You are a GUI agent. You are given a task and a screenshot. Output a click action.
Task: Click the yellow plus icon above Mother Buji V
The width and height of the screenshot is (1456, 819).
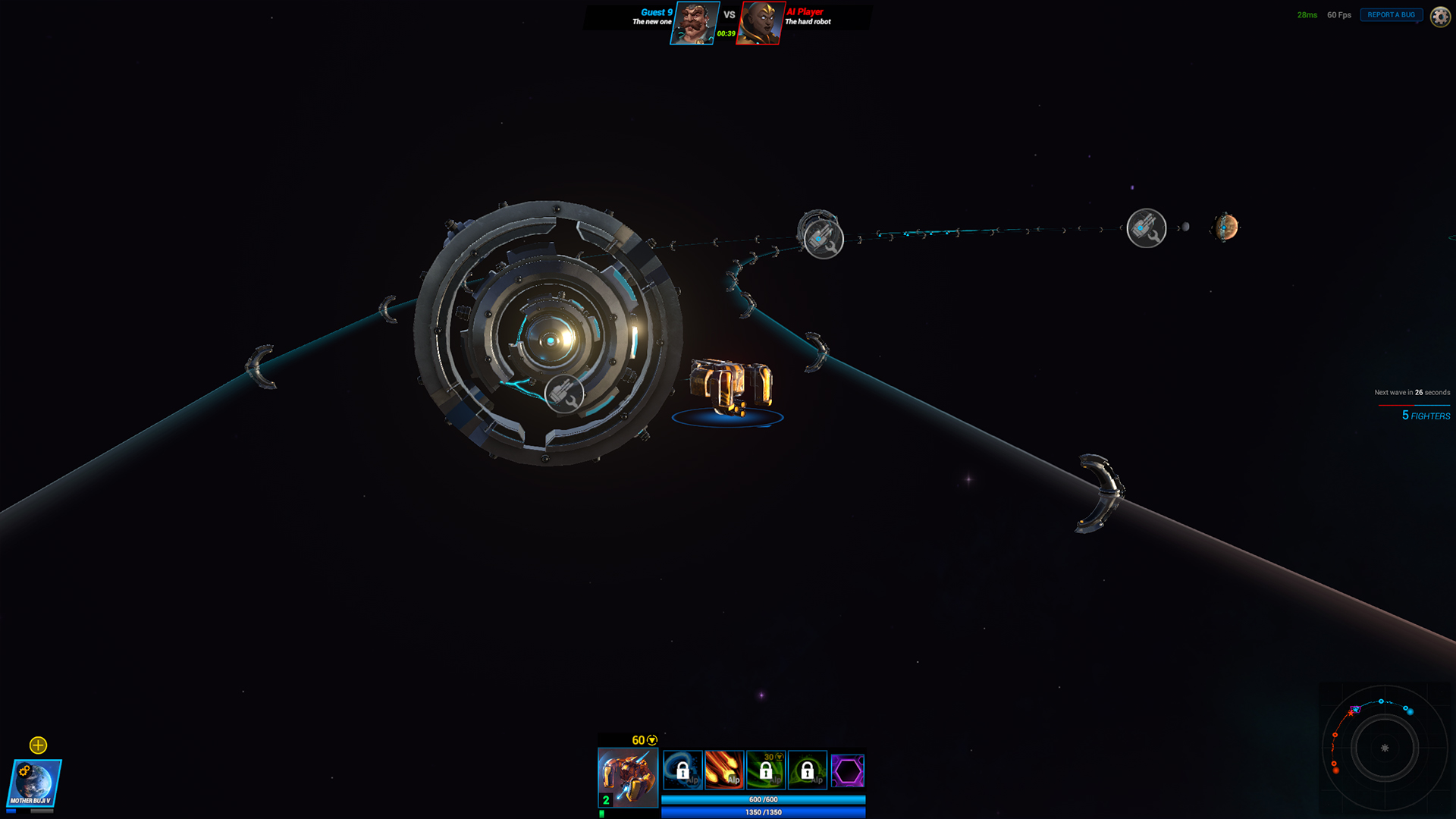coord(36,745)
